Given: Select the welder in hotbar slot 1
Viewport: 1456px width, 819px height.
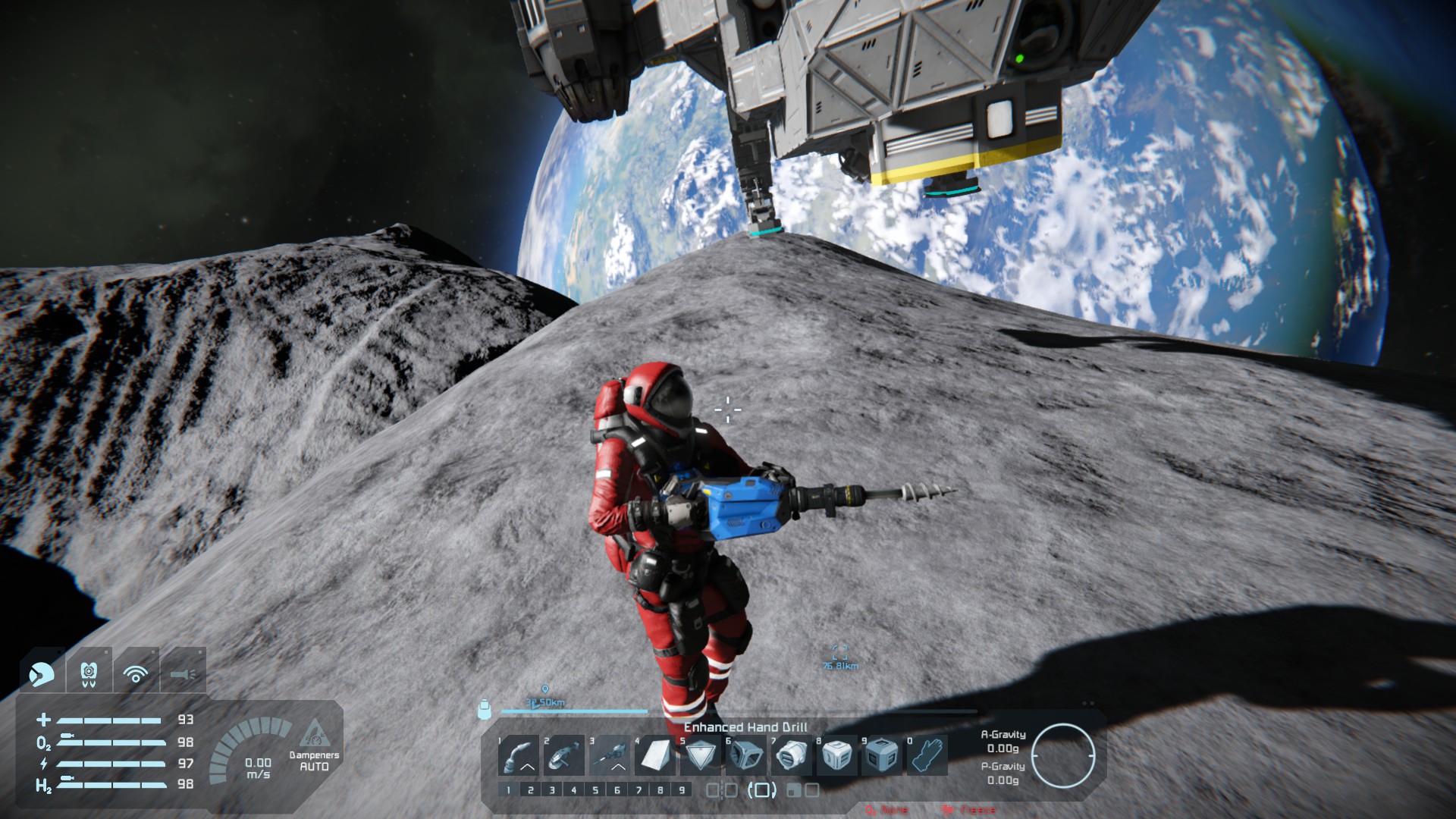Looking at the screenshot, I should (x=519, y=755).
